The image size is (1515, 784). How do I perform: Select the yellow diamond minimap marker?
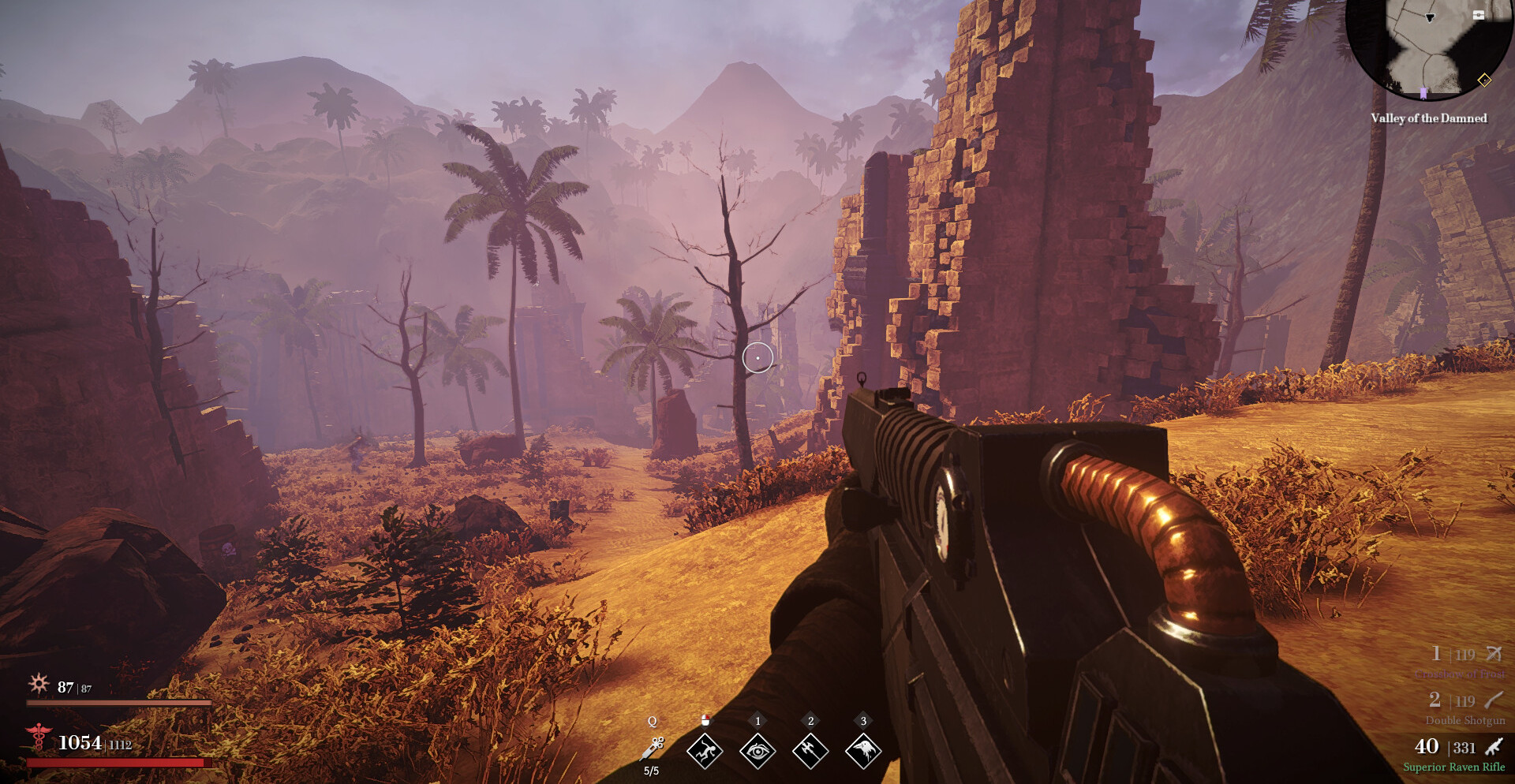click(x=1484, y=80)
